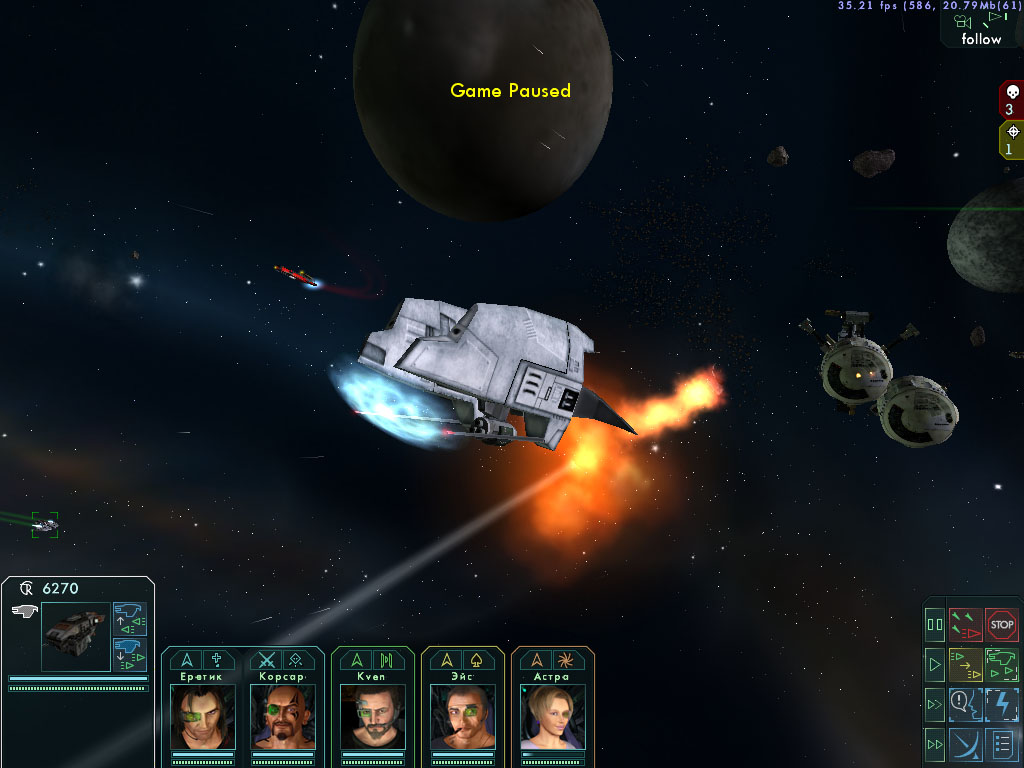Click the red skull enemies counter

tap(1010, 101)
